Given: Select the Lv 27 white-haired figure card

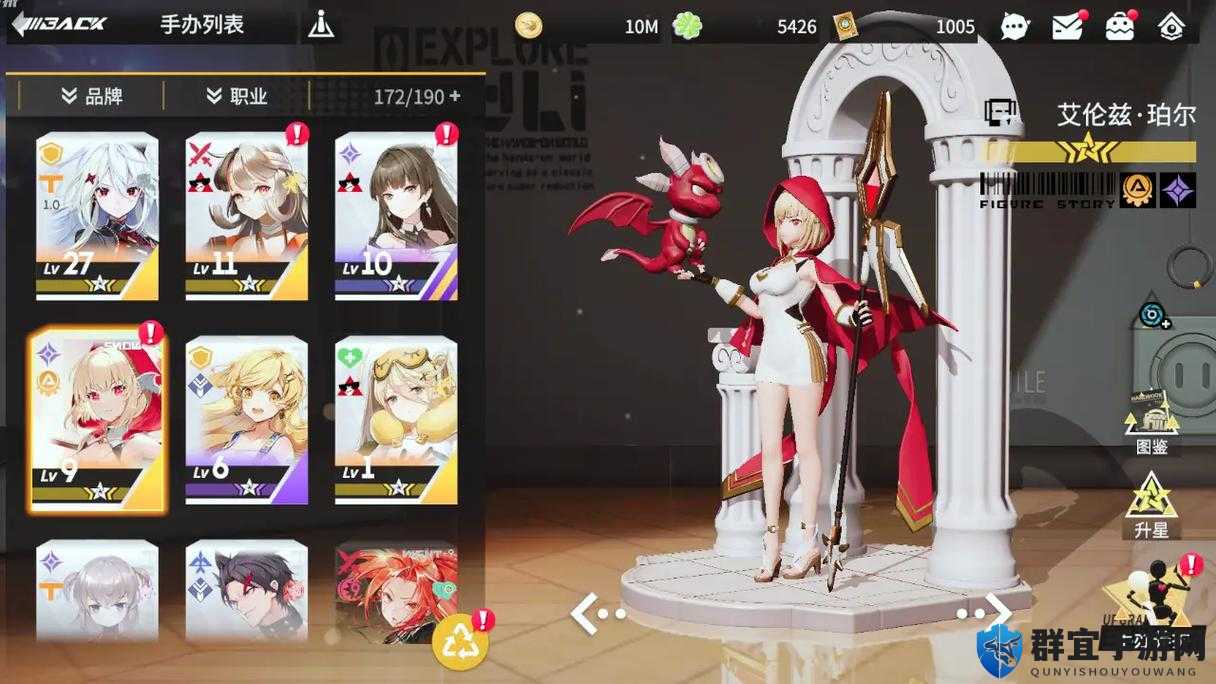Looking at the screenshot, I should 97,216.
